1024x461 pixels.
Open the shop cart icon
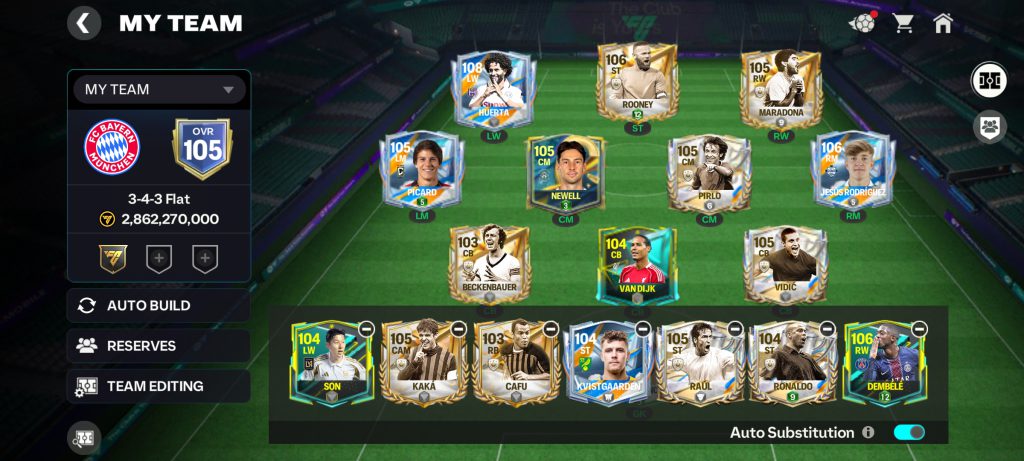pos(904,23)
